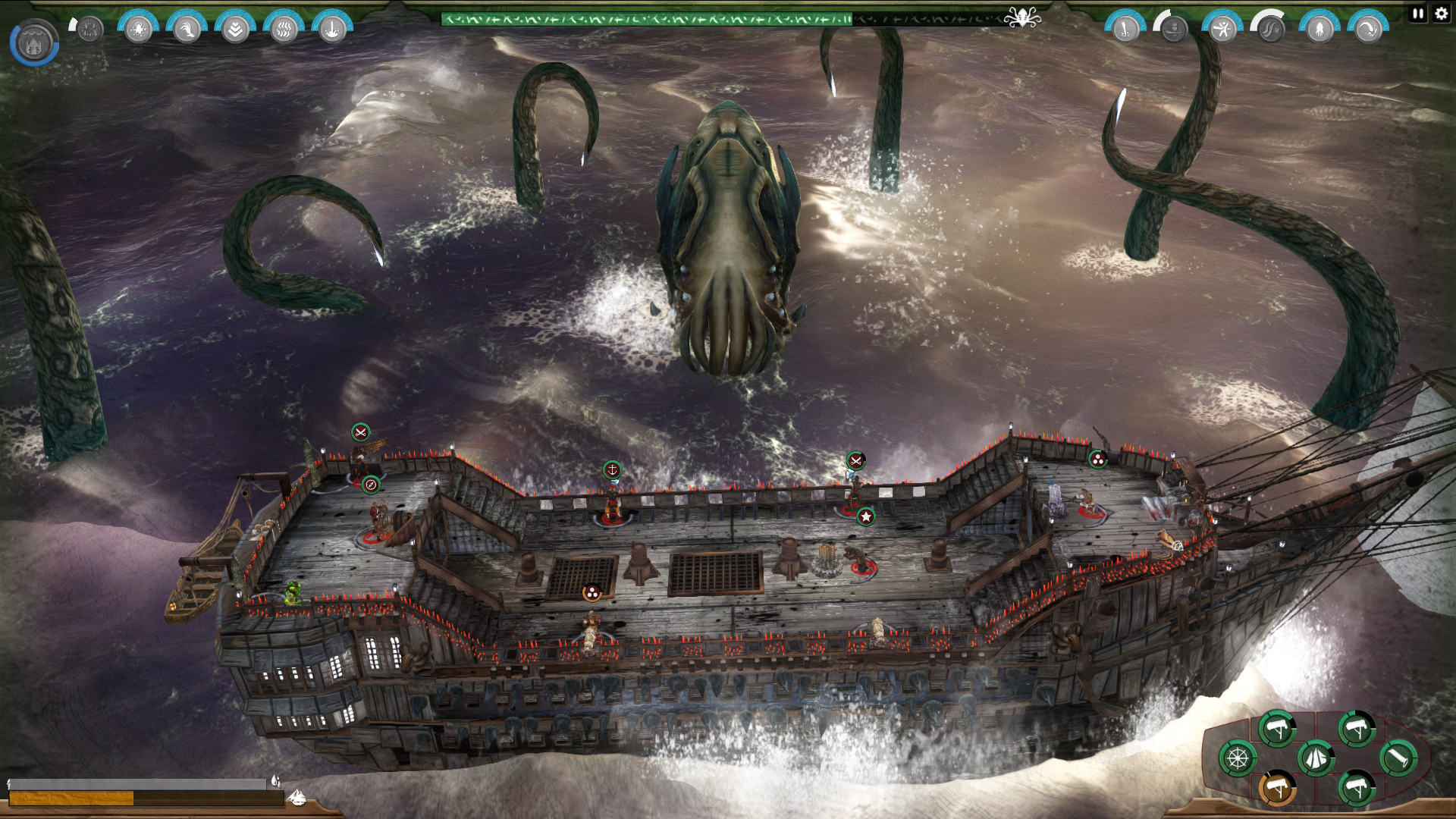Click the compass marker on the stern deck

click(x=371, y=485)
